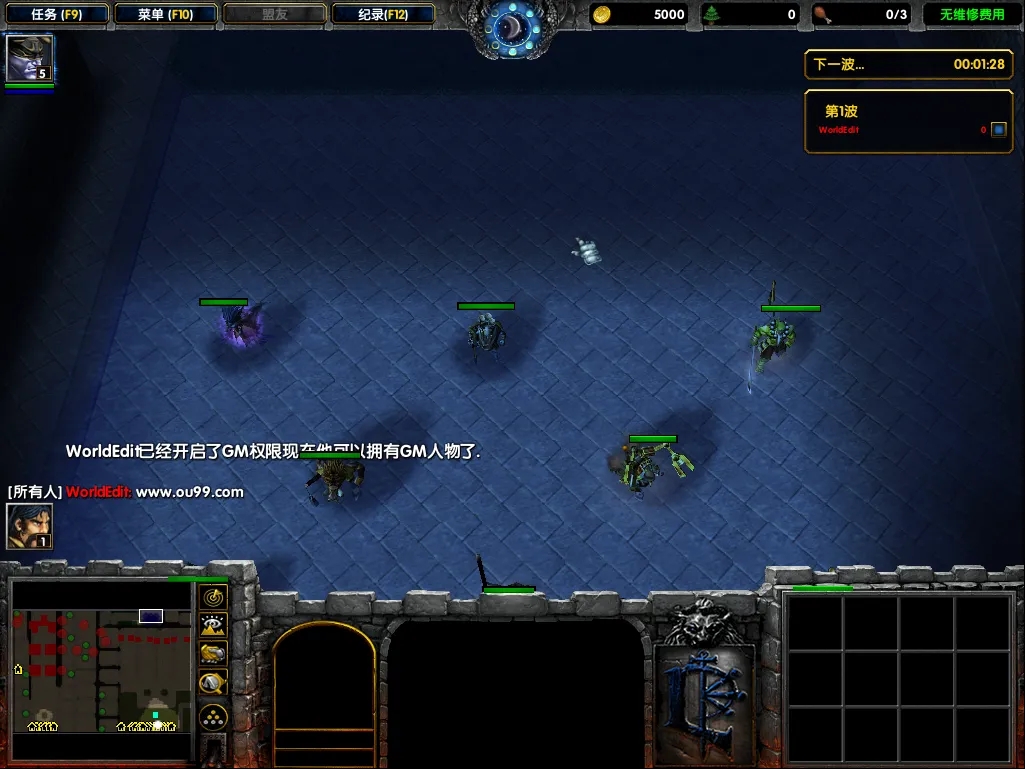Toggle minimap creep camp display
The image size is (1025, 769).
point(213,683)
